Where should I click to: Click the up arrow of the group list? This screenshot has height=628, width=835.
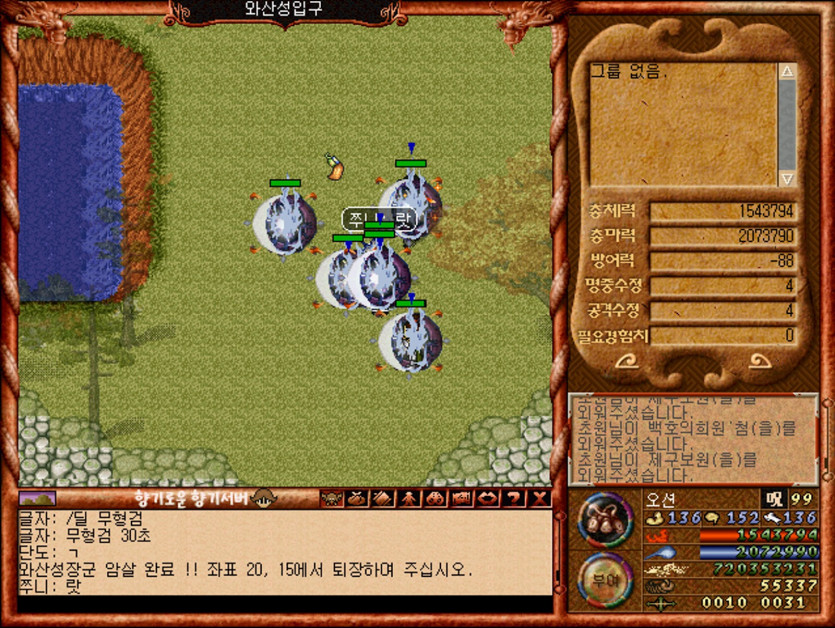(787, 73)
